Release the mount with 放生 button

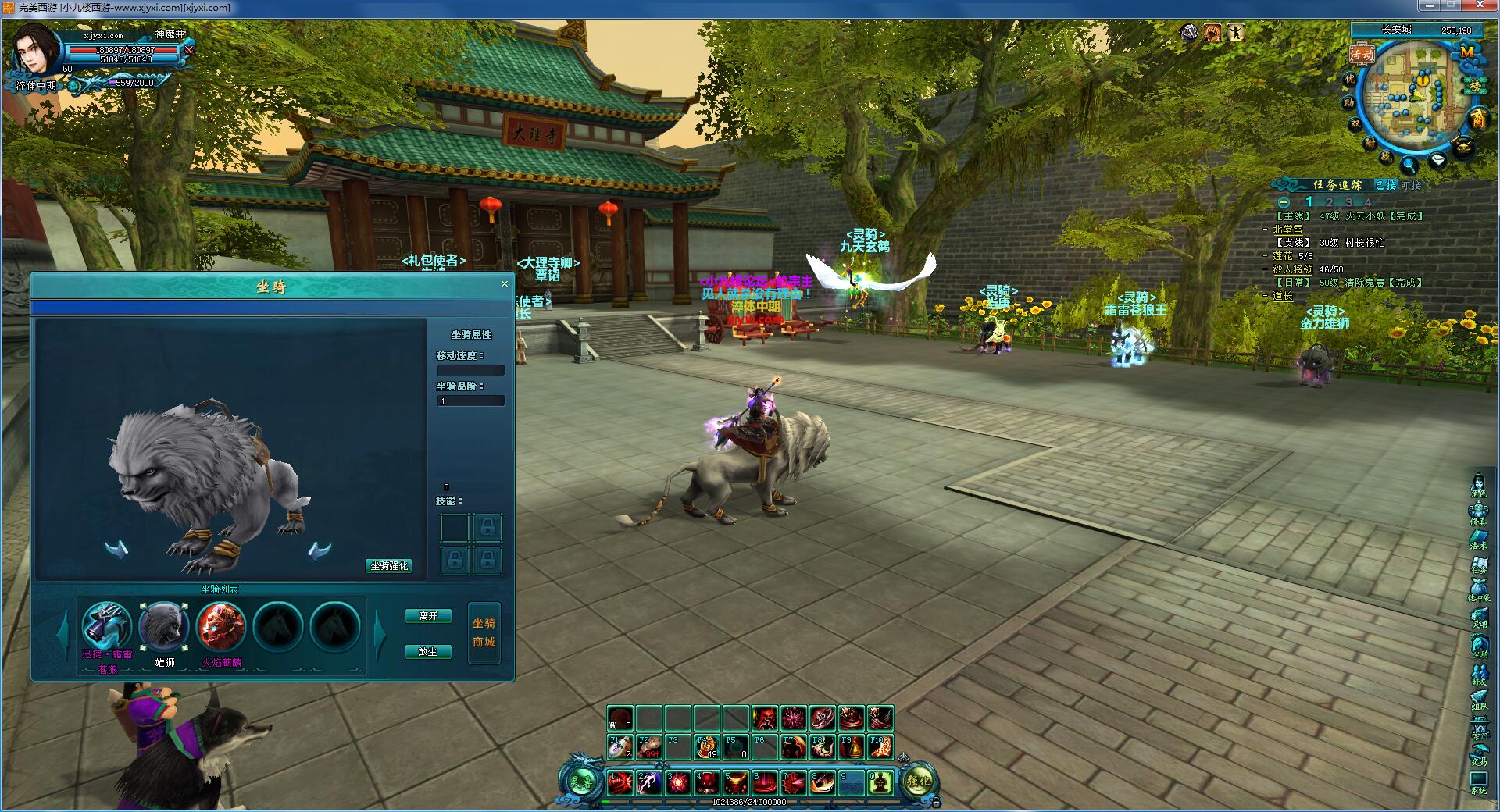point(428,651)
